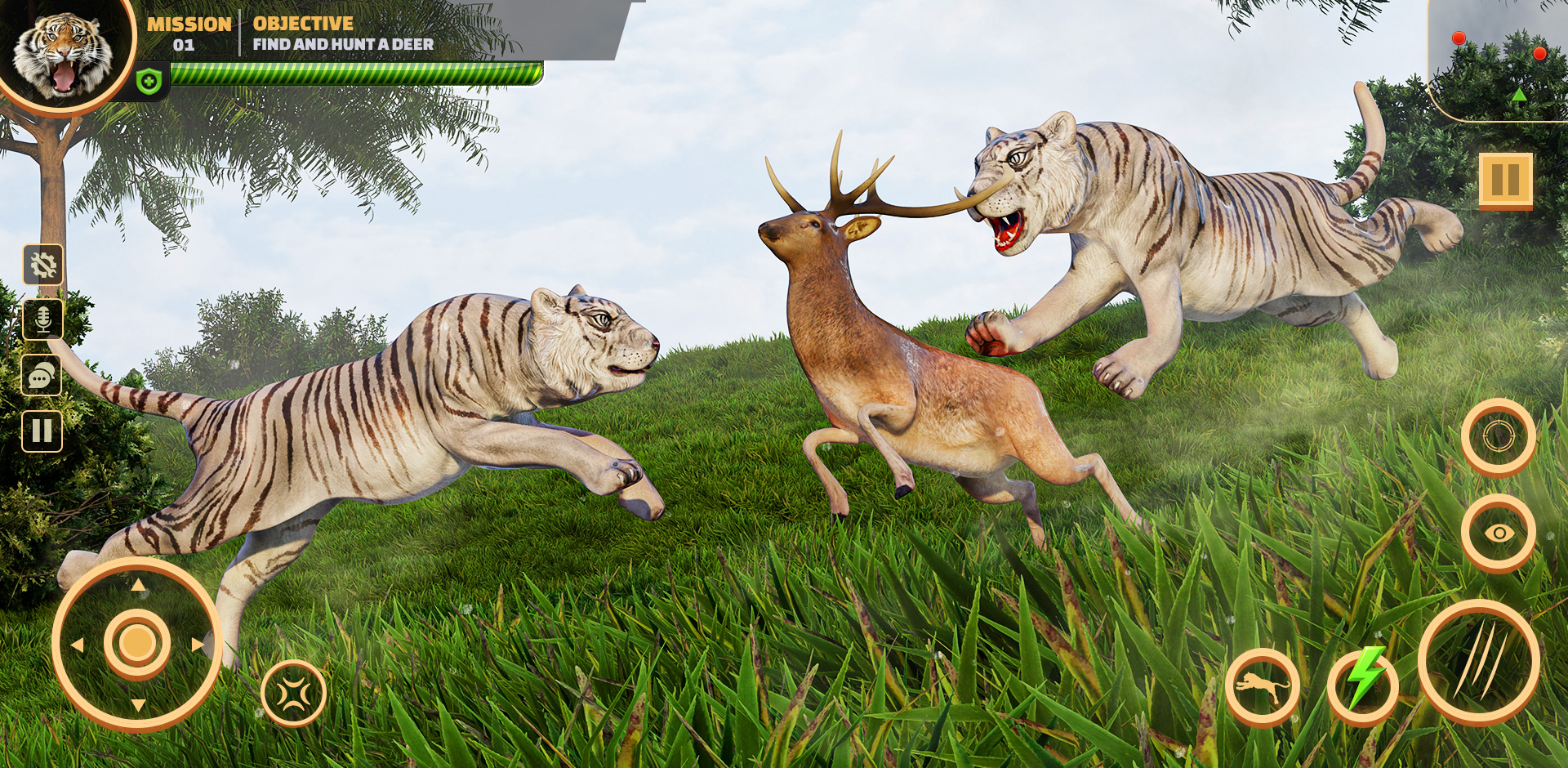This screenshot has width=1568, height=768.
Task: Toggle the microphone voice chat button
Action: click(43, 319)
